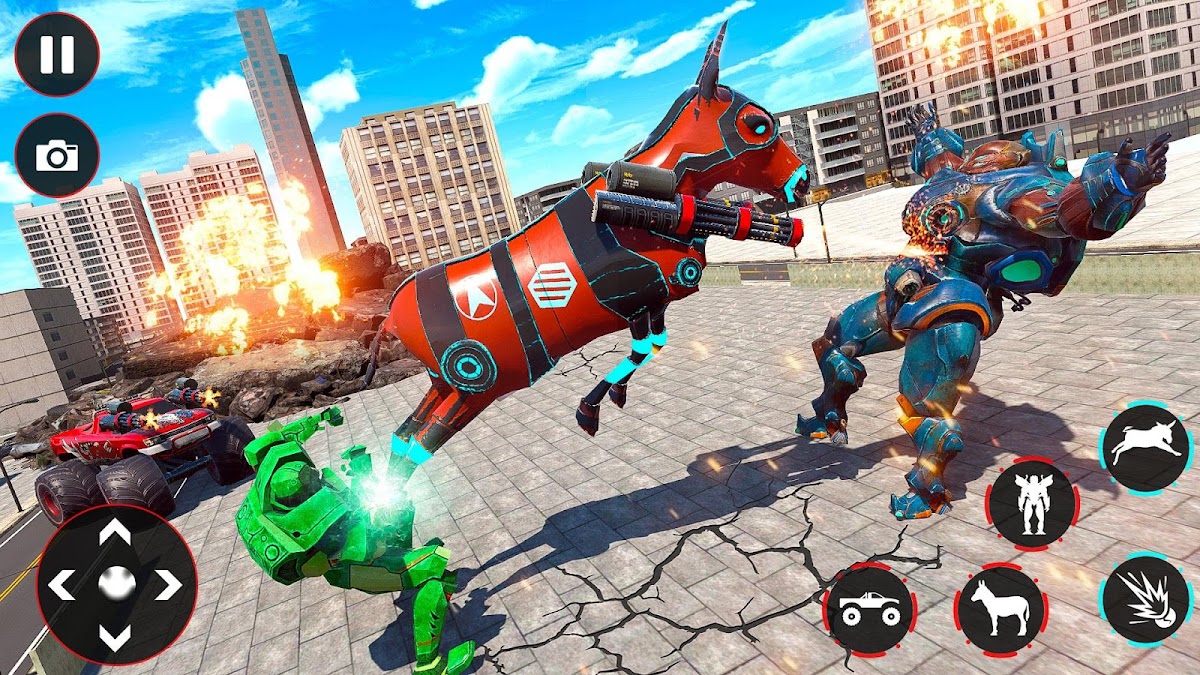Tap the left arrow on the directional pad
Screen dimensions: 1200x675
coord(62,584)
